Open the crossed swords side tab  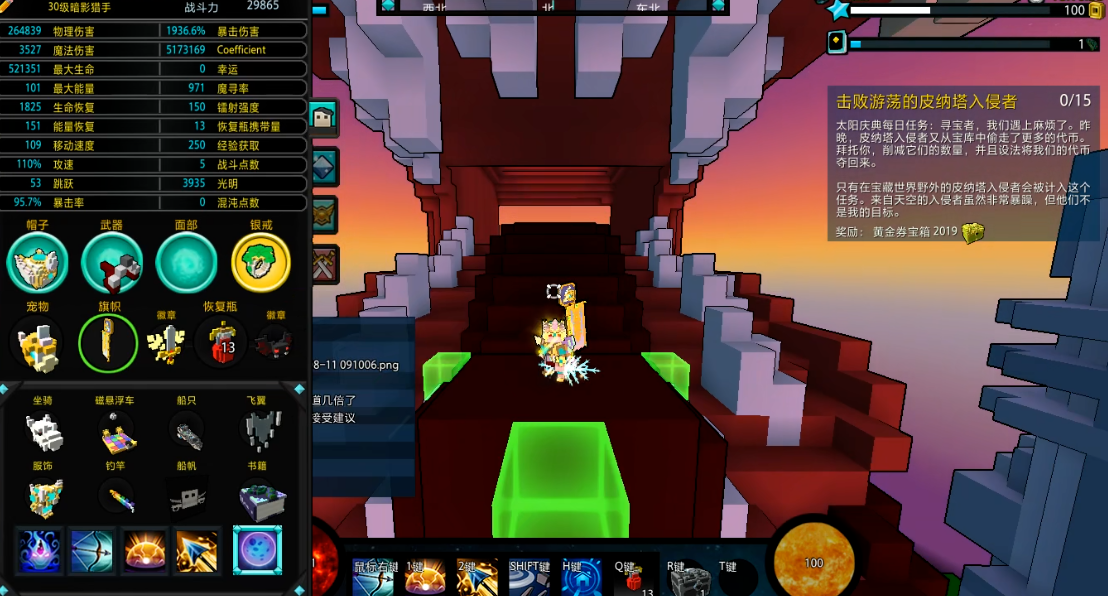click(x=325, y=265)
